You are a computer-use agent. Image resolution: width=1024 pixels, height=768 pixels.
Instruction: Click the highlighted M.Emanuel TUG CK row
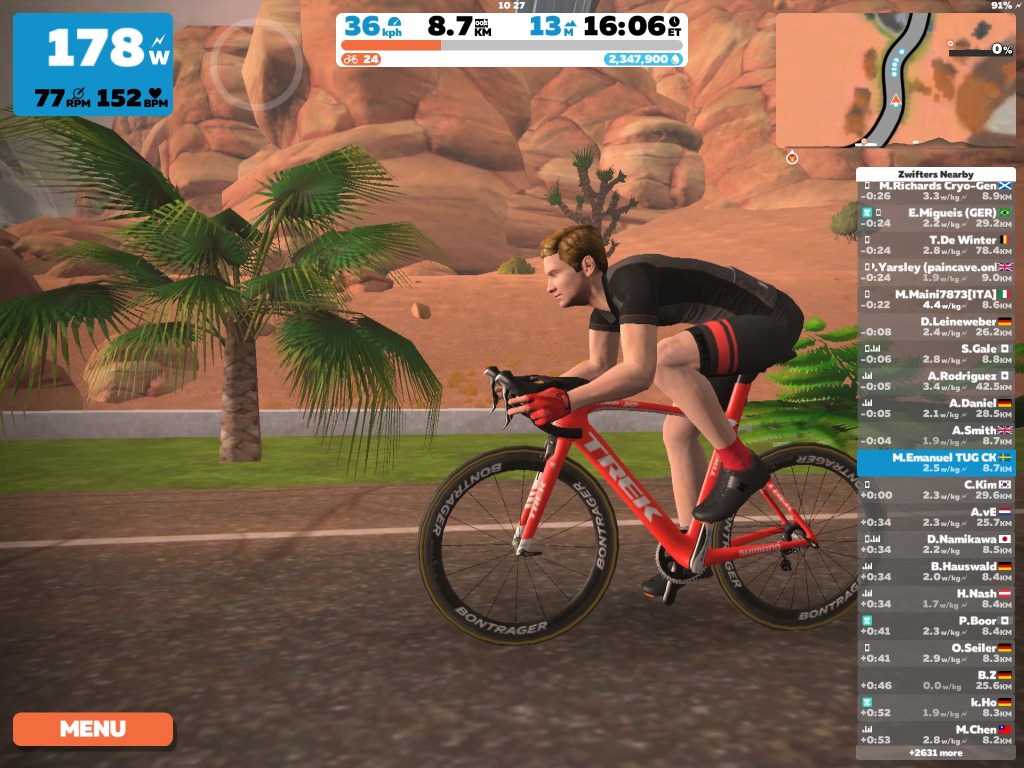tap(935, 463)
